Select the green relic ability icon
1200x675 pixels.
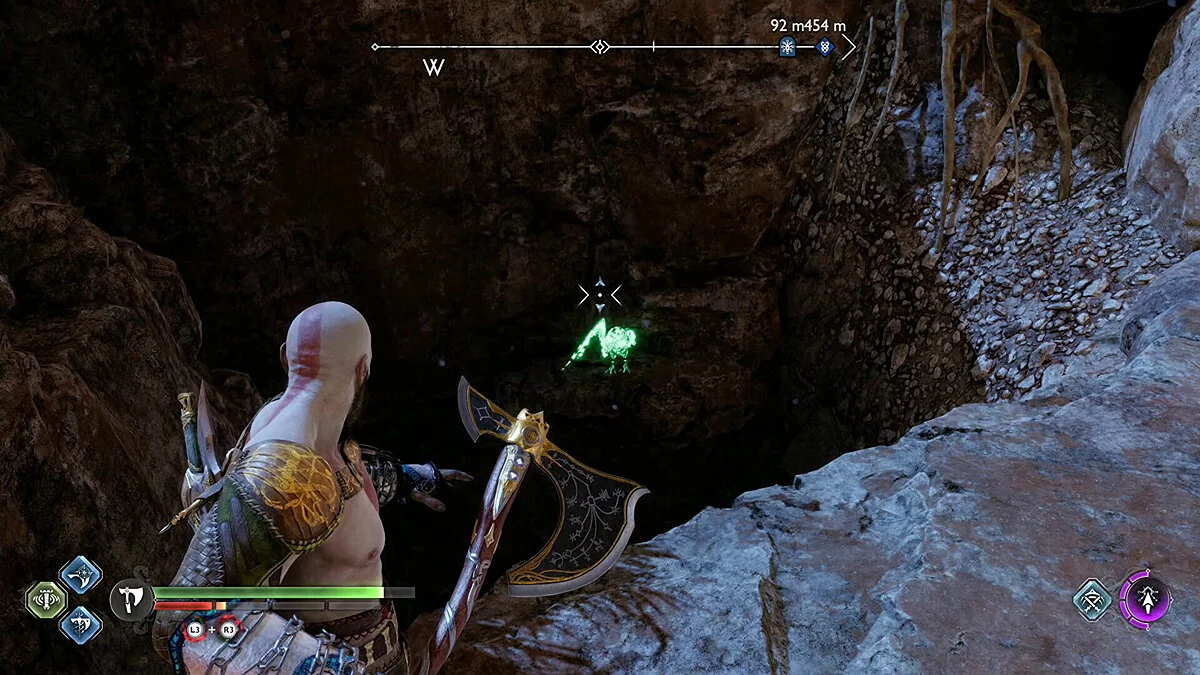pyautogui.click(x=45, y=600)
